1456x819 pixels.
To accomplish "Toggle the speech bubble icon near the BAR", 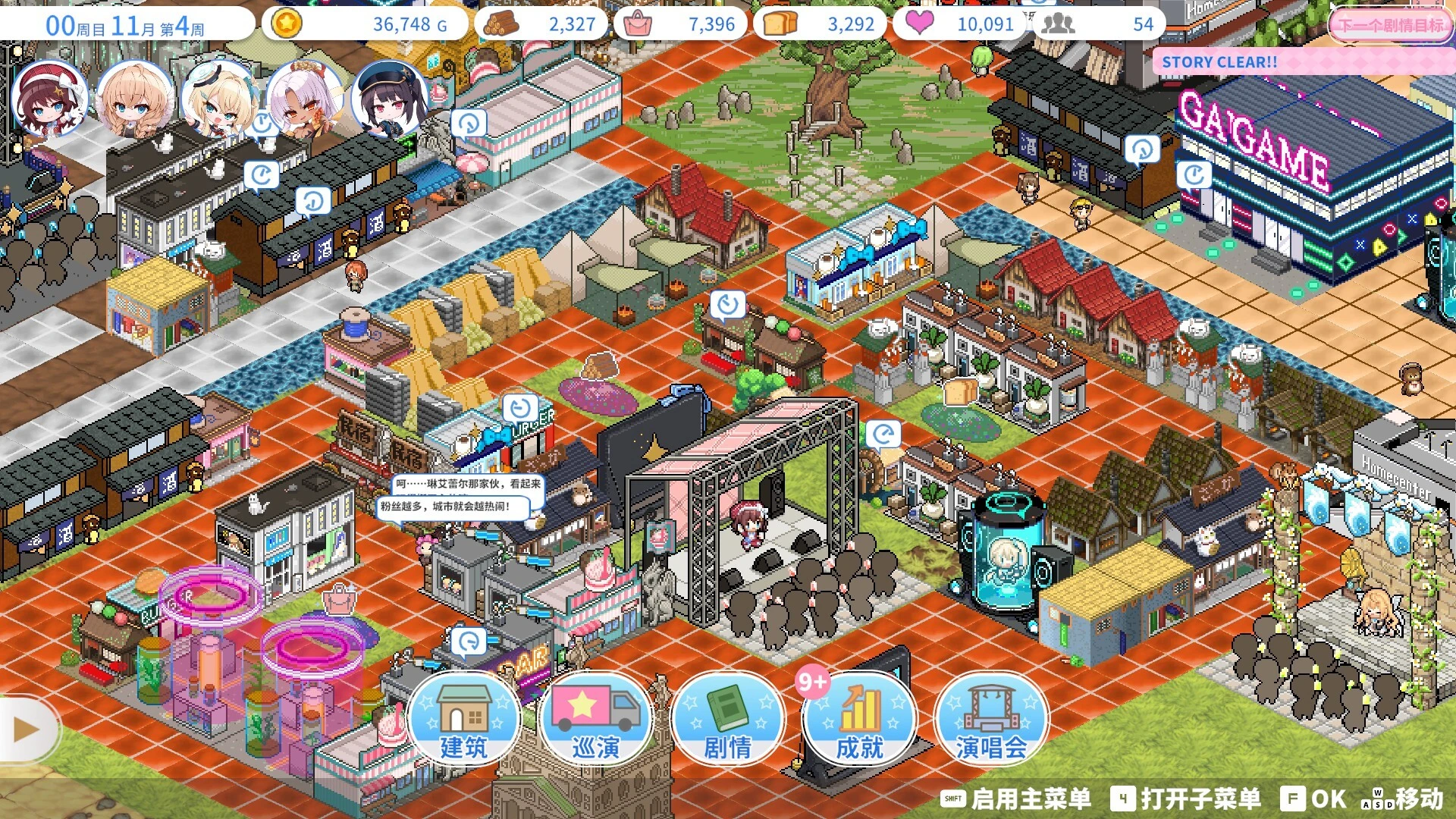I will [469, 642].
